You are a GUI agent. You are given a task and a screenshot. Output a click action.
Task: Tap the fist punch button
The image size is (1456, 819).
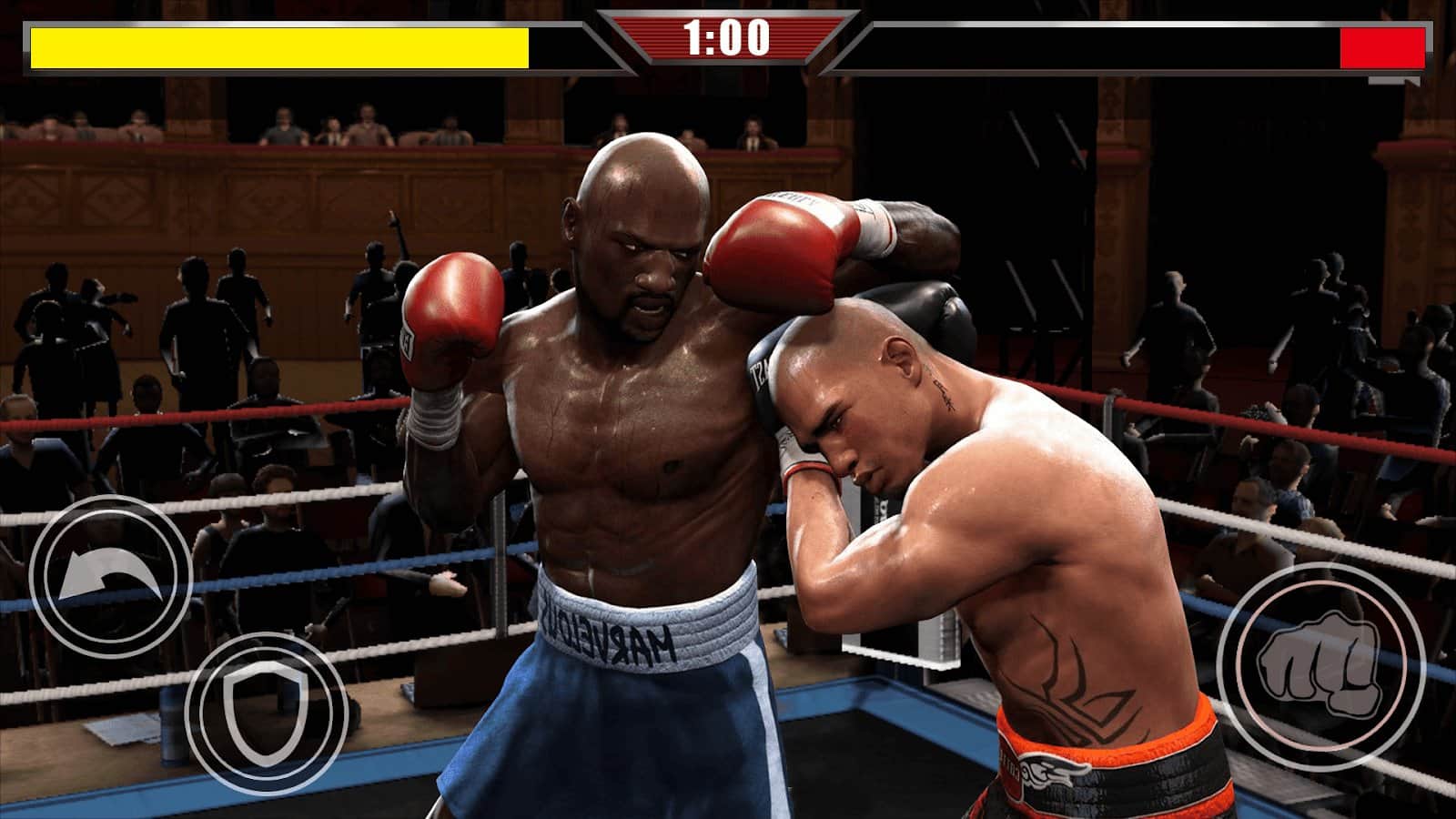pos(1319,667)
